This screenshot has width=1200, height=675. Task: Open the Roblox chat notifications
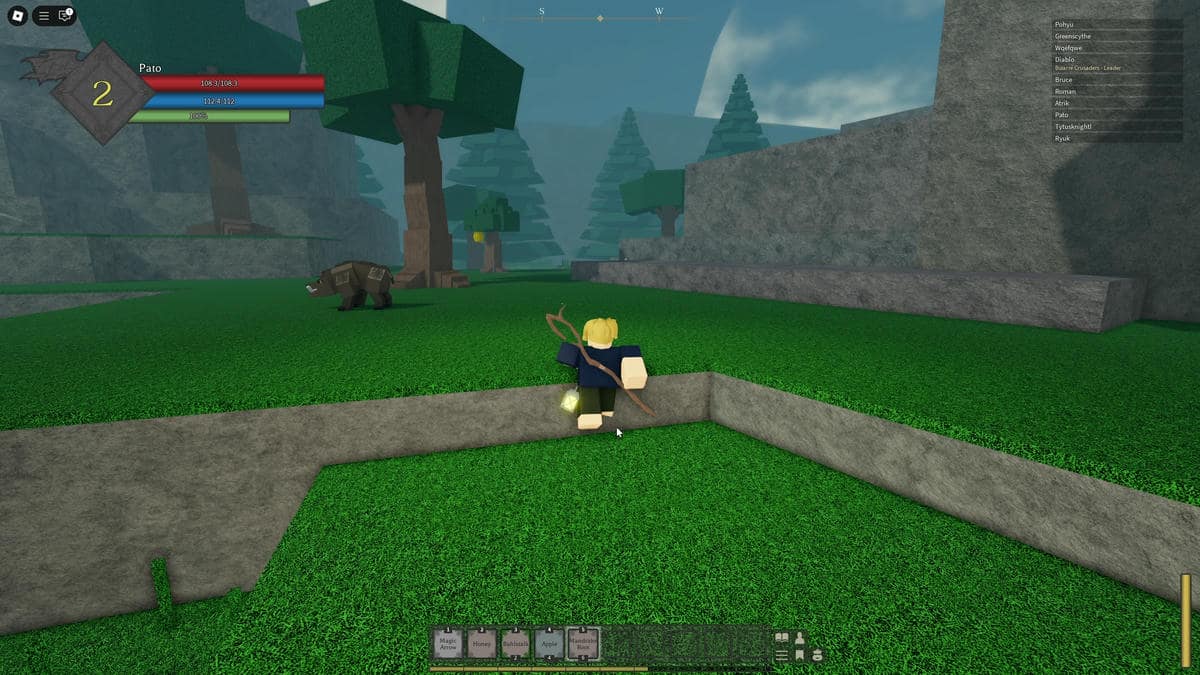65,16
